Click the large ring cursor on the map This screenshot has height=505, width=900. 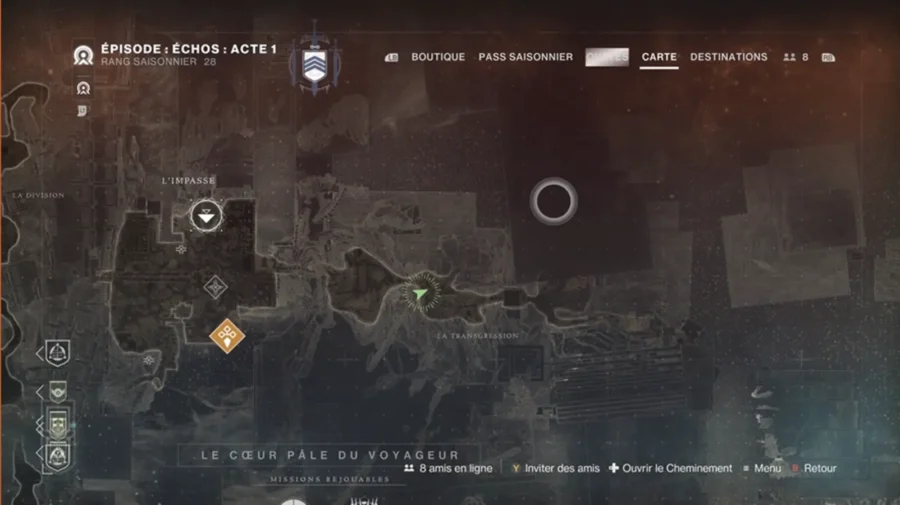pyautogui.click(x=553, y=202)
